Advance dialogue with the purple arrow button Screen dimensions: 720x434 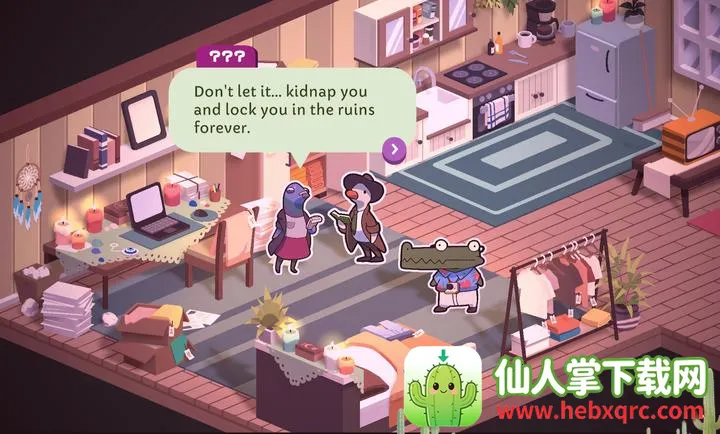395,150
